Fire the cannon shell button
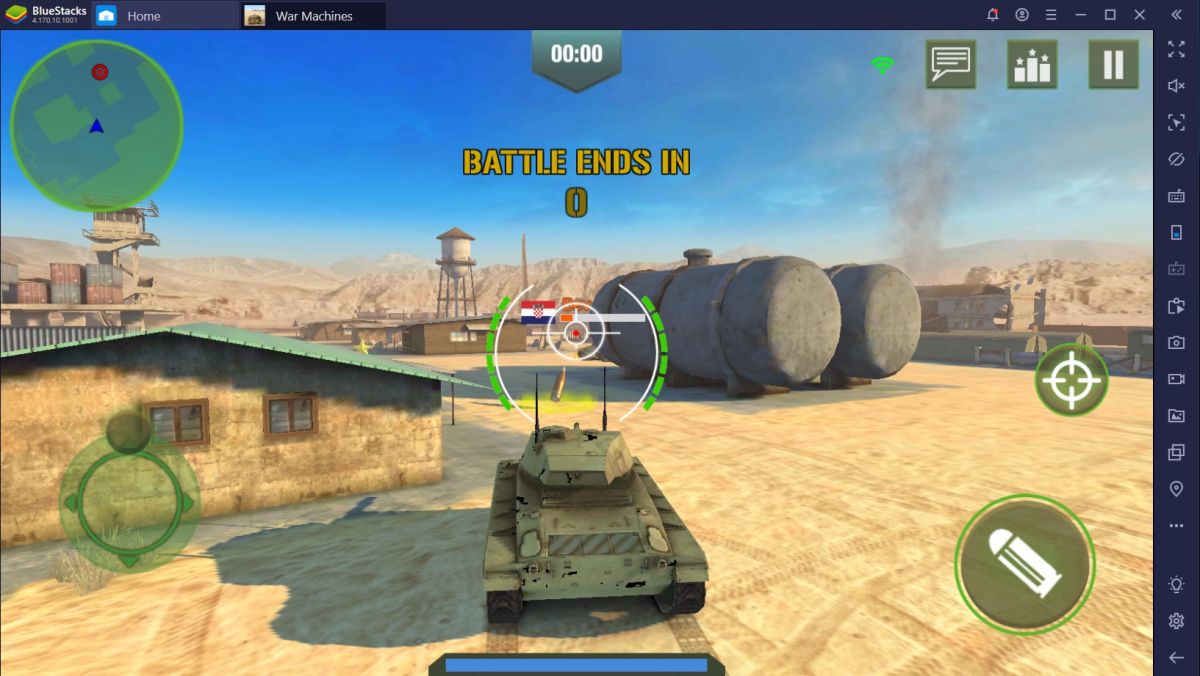Viewport: 1200px width, 676px height. 1024,564
